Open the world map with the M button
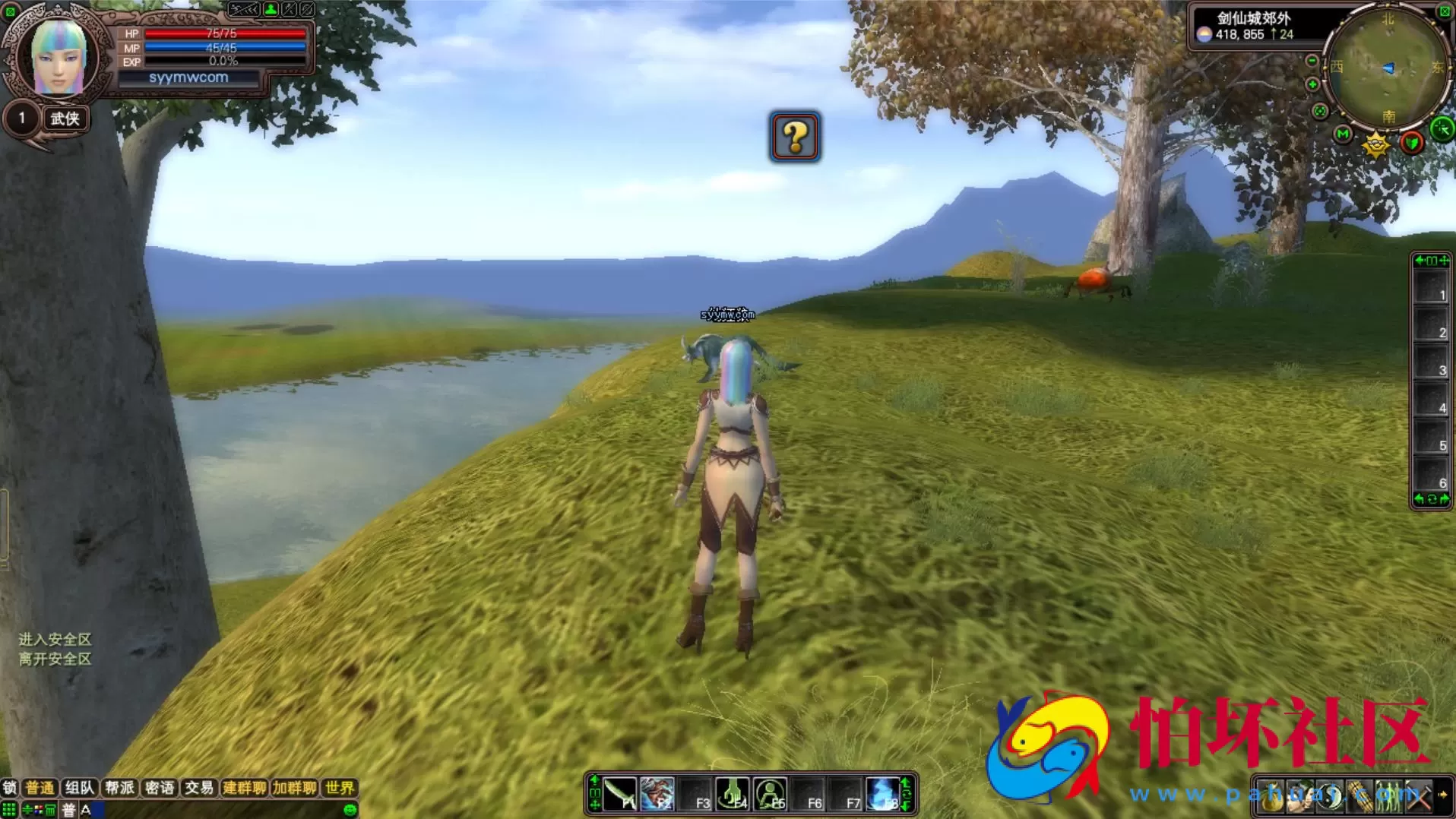The image size is (1456, 819). pos(1343,134)
